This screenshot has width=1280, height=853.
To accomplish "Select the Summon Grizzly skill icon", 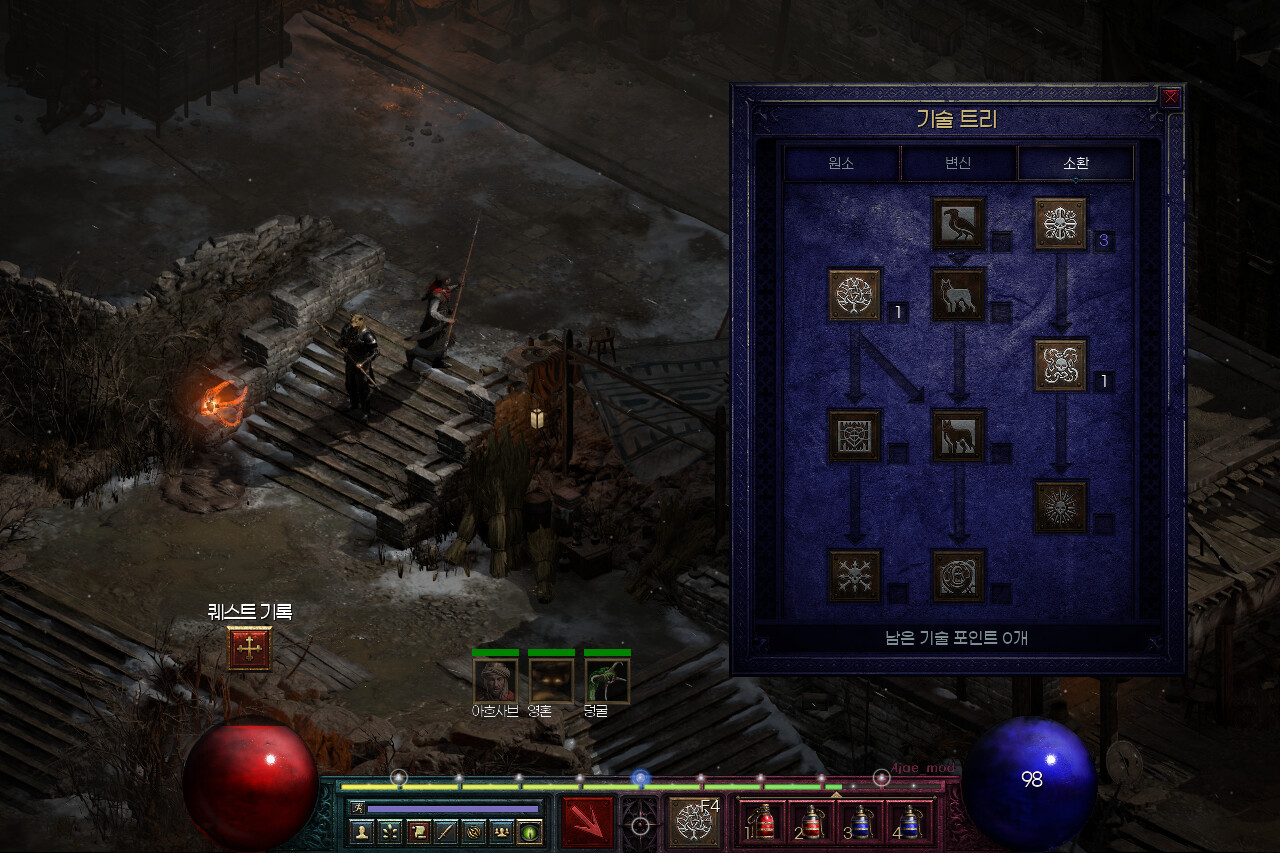I will pyautogui.click(x=959, y=576).
